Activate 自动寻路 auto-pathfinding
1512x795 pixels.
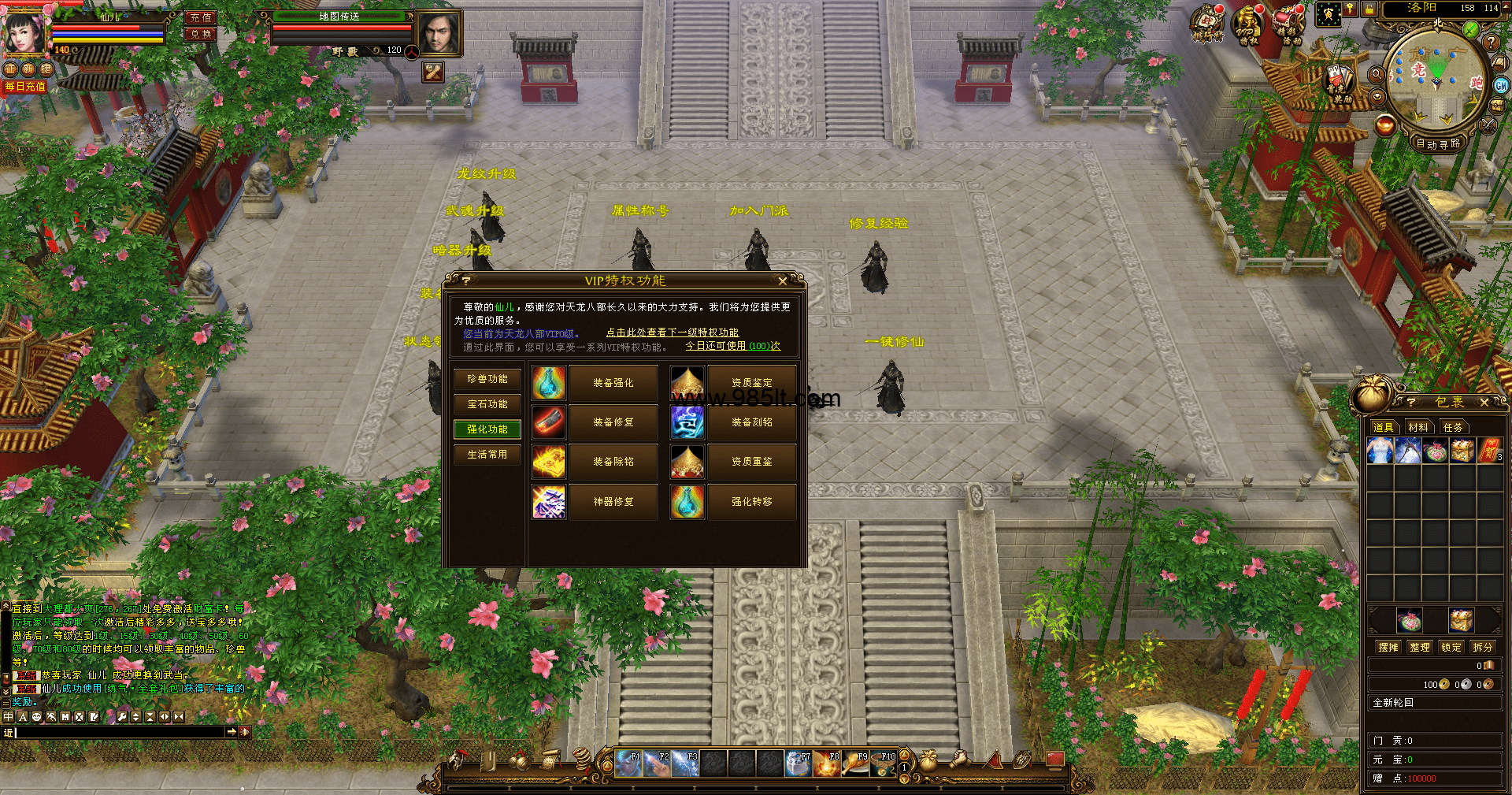1438,143
